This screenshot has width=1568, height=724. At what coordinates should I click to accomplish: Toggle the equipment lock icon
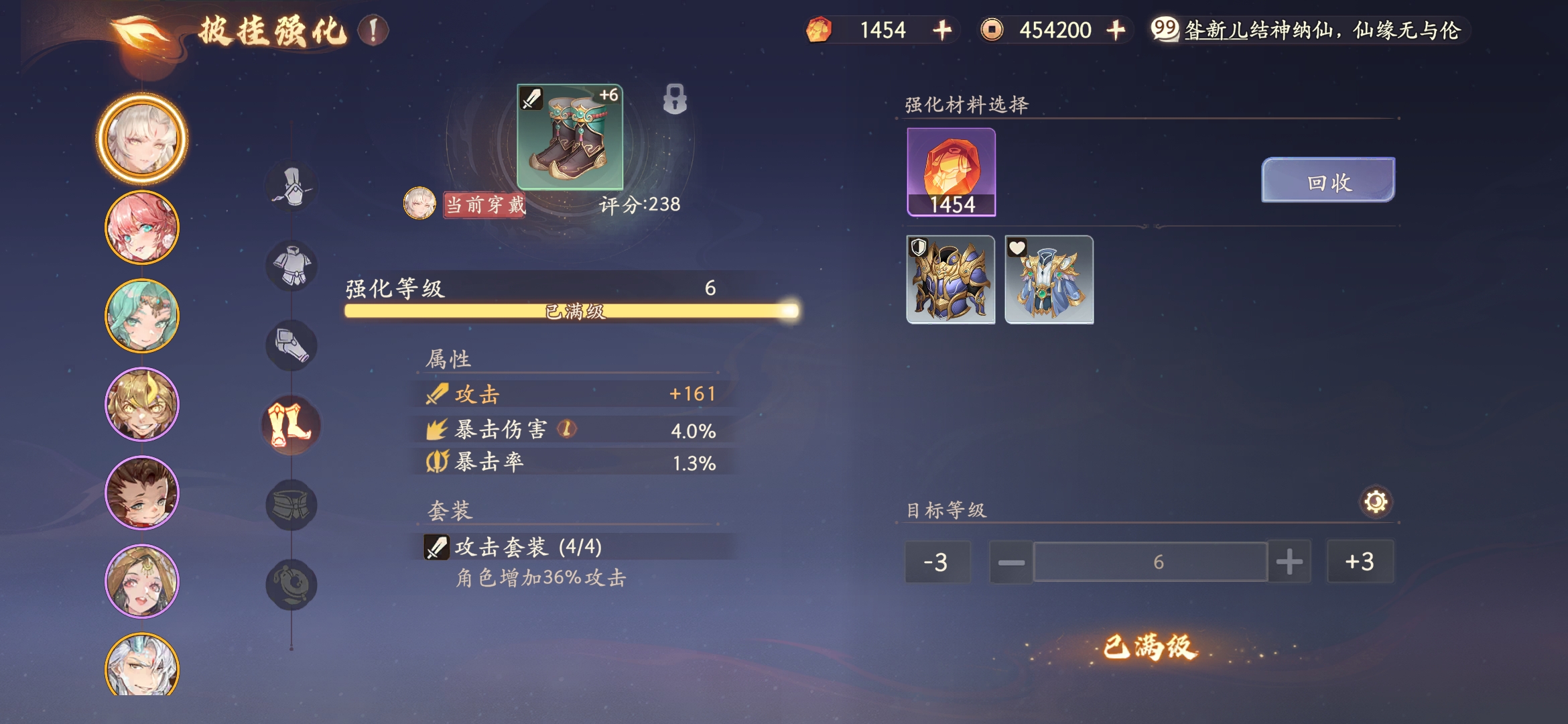675,99
